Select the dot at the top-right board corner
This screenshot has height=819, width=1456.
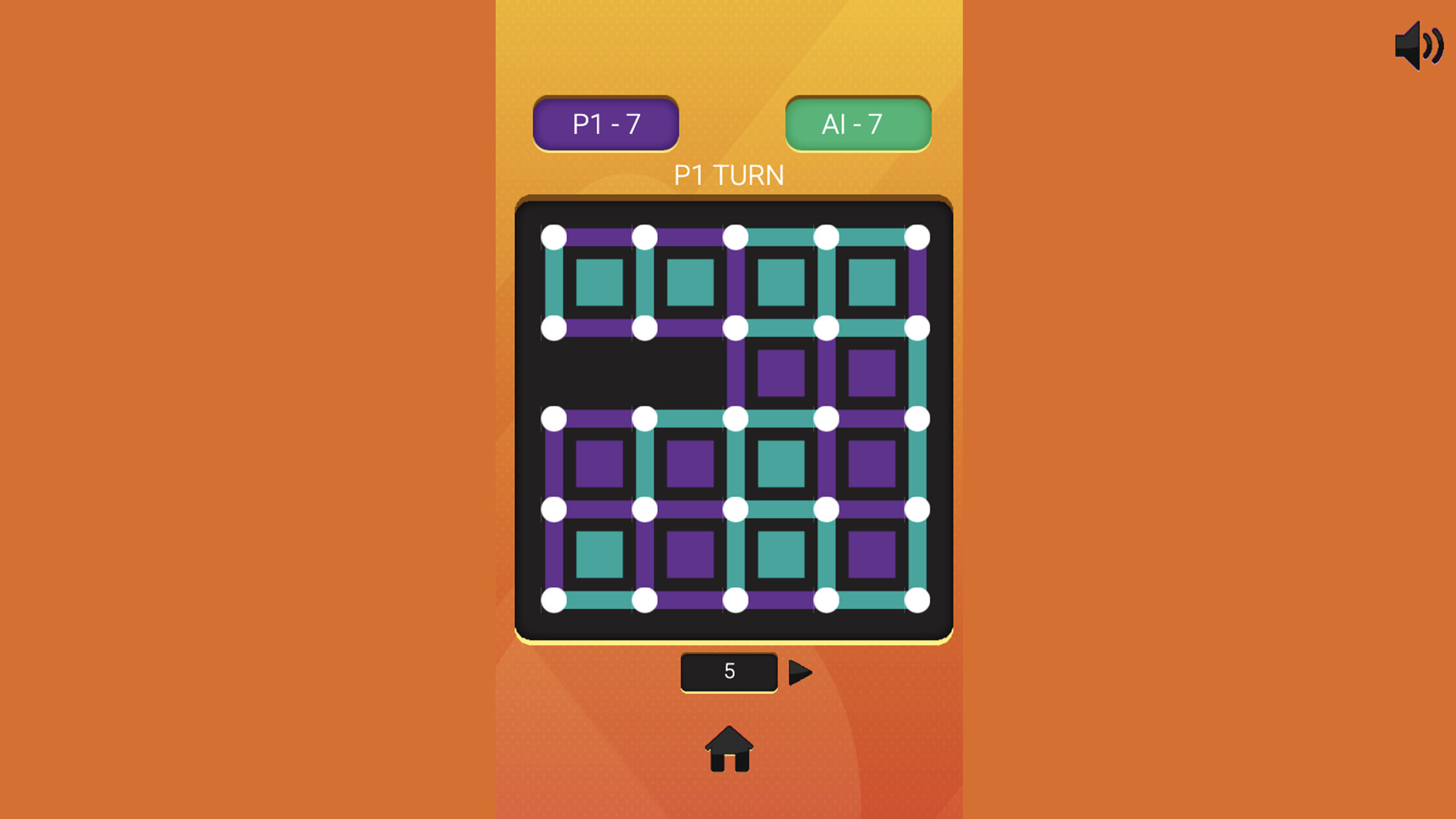[918, 235]
